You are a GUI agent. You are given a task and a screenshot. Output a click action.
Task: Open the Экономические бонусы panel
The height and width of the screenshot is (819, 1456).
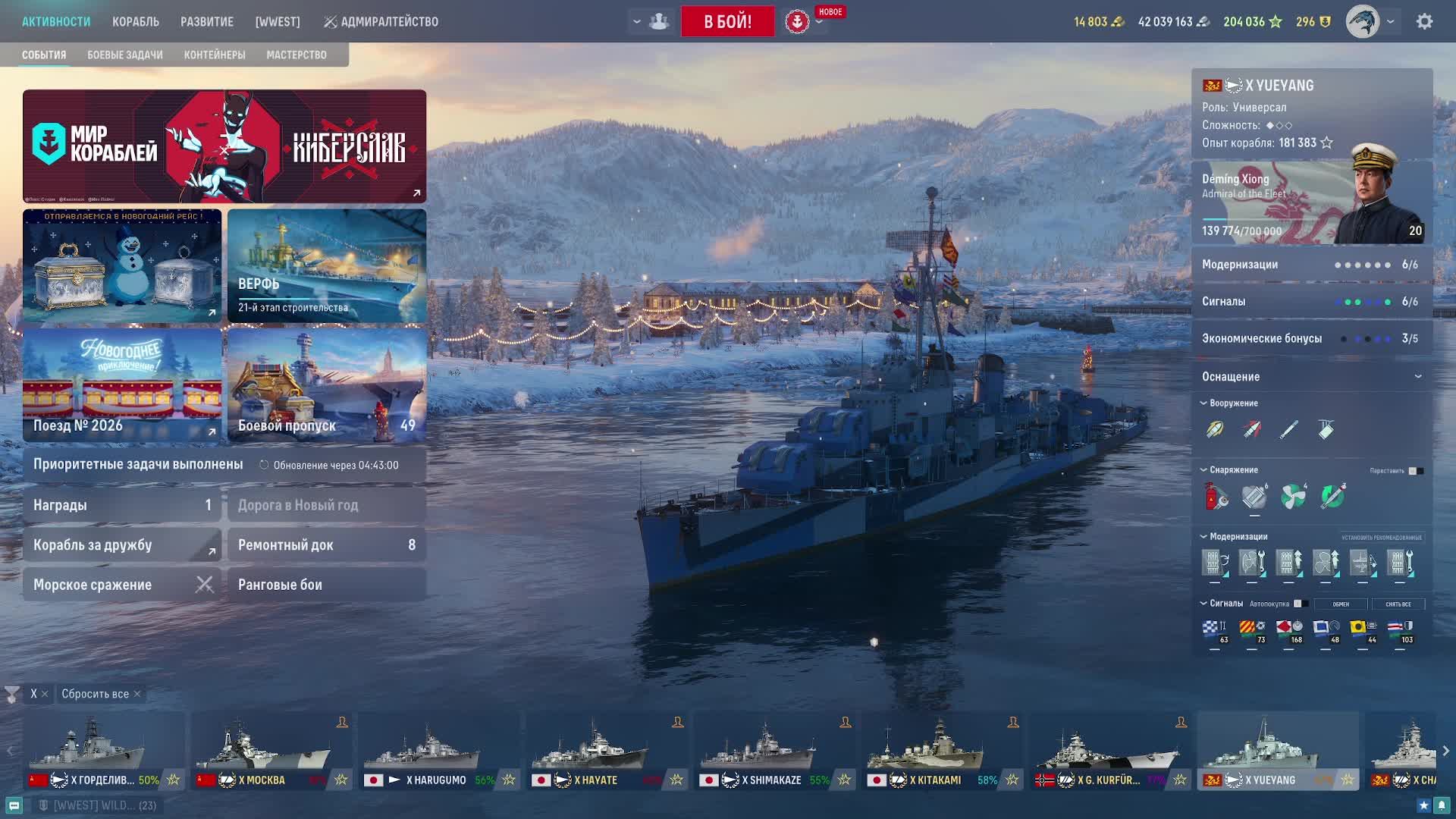coord(1312,338)
